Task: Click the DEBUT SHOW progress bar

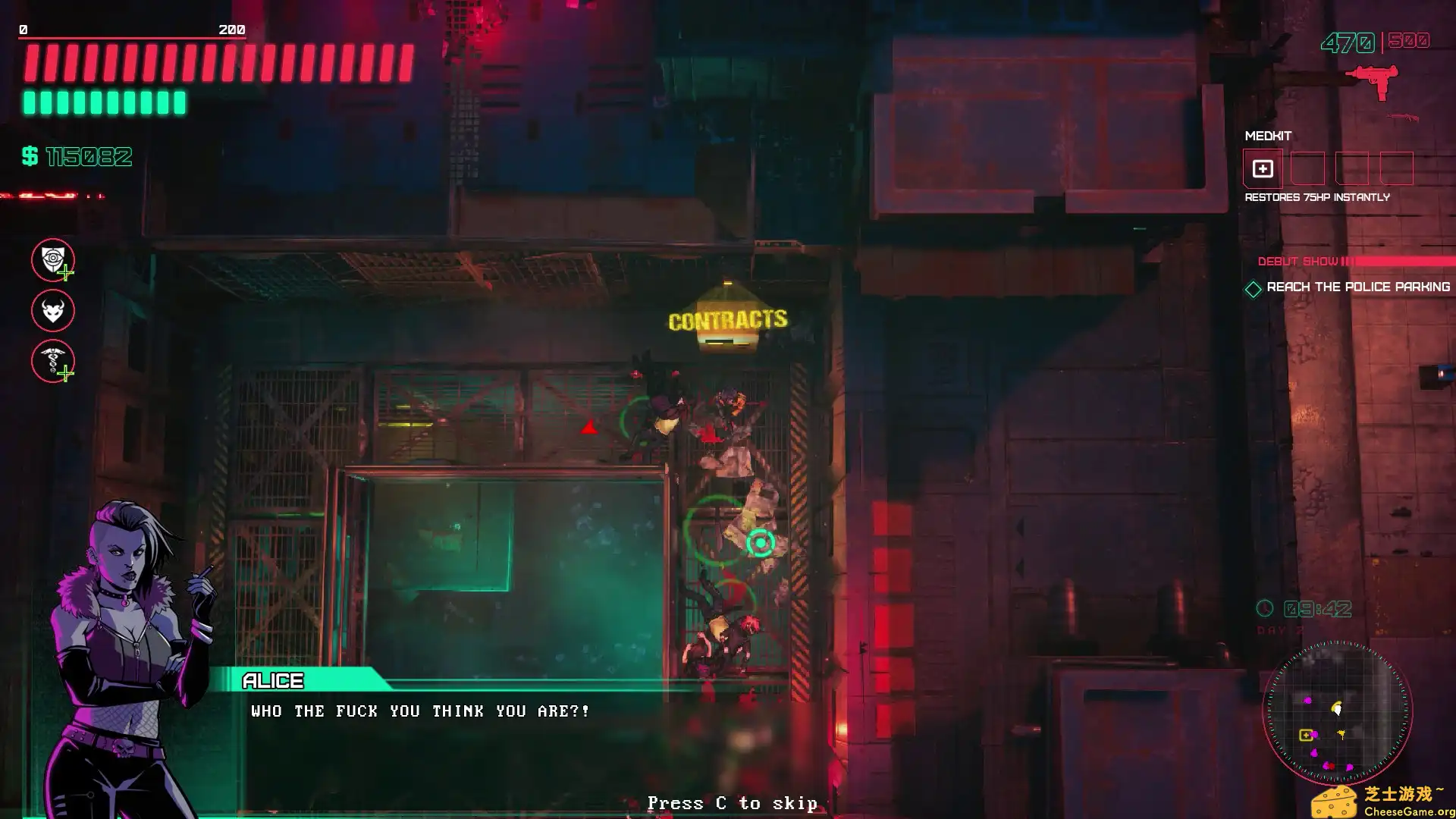Action: tap(1357, 260)
